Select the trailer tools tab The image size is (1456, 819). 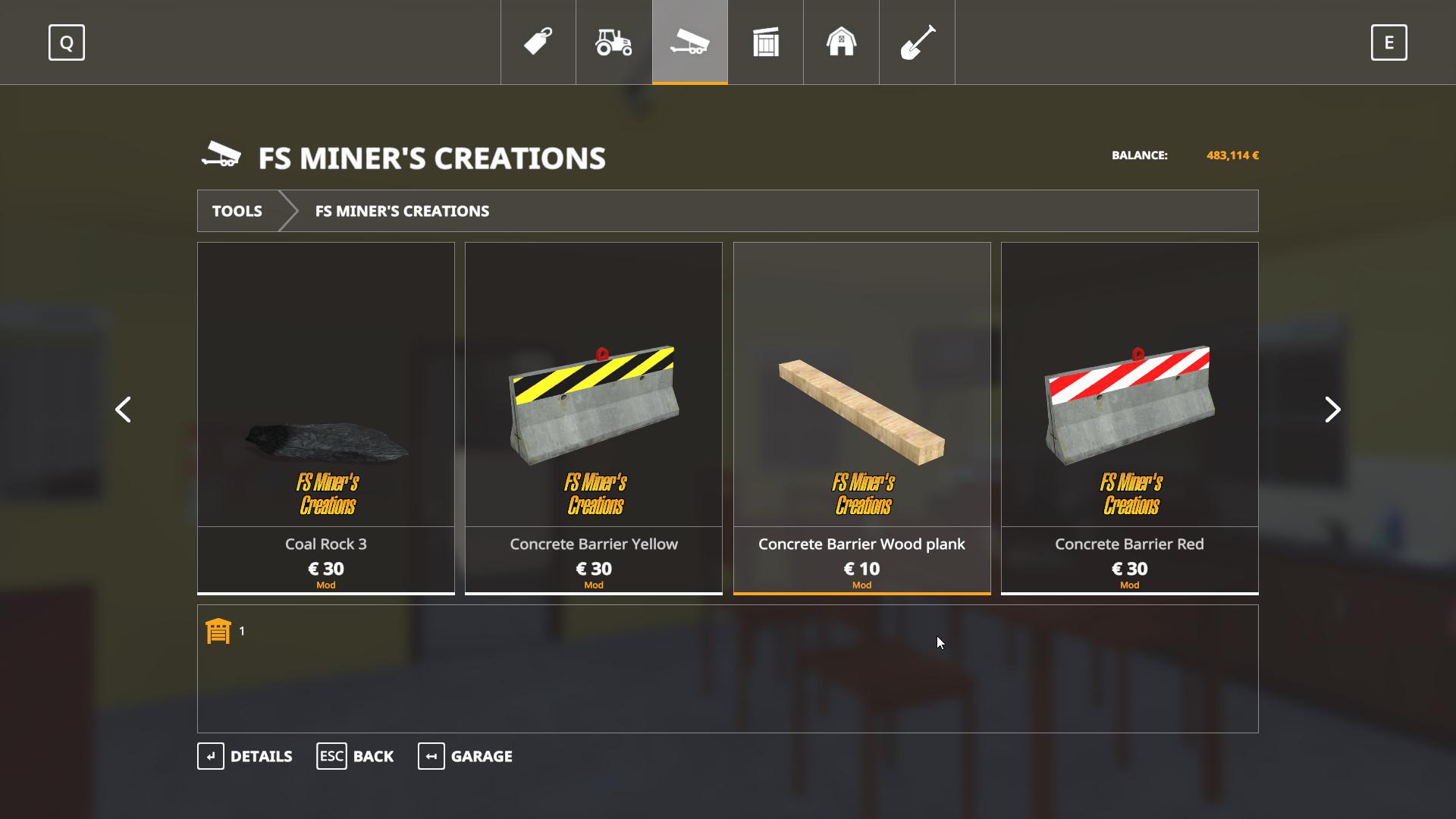point(689,42)
